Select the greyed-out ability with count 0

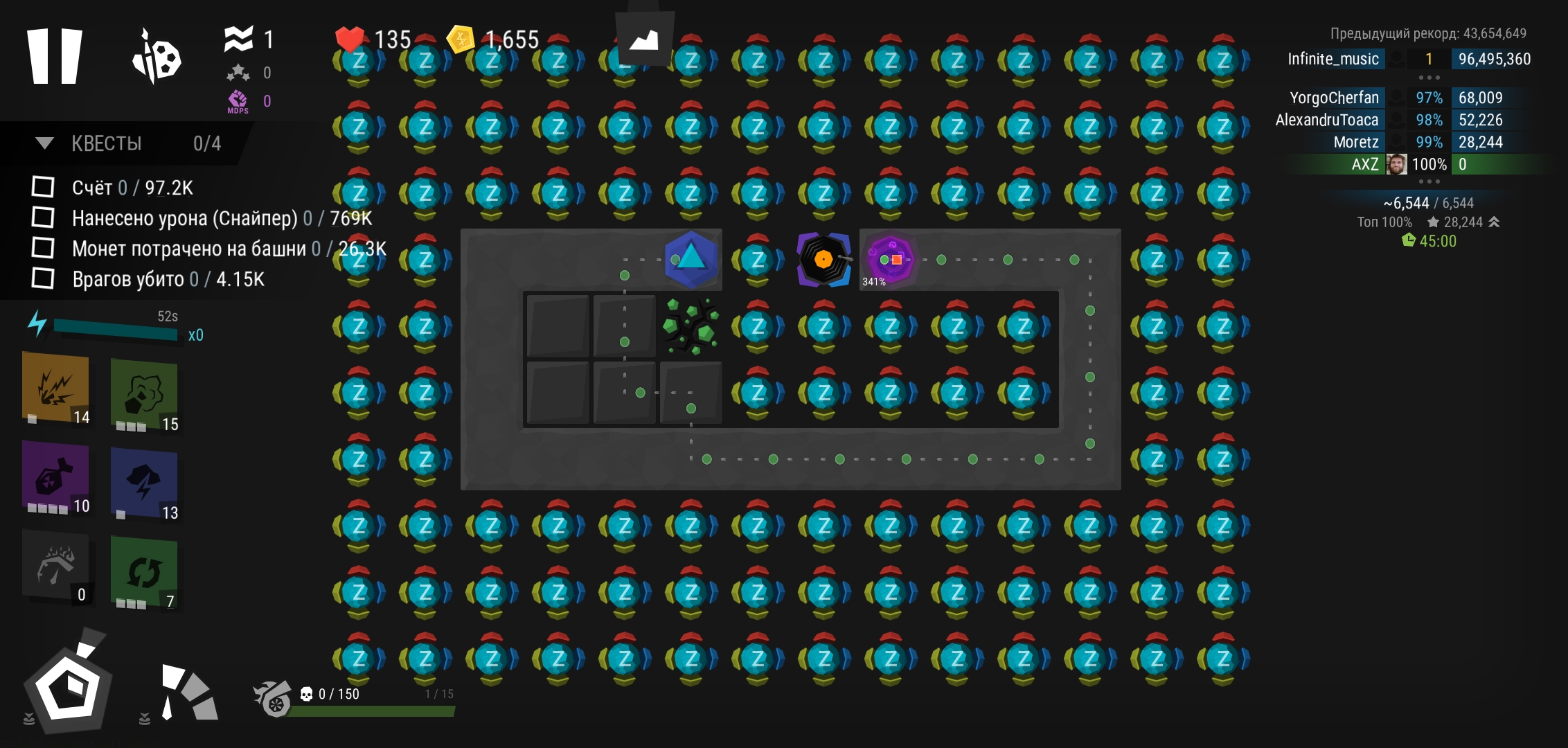(55, 566)
